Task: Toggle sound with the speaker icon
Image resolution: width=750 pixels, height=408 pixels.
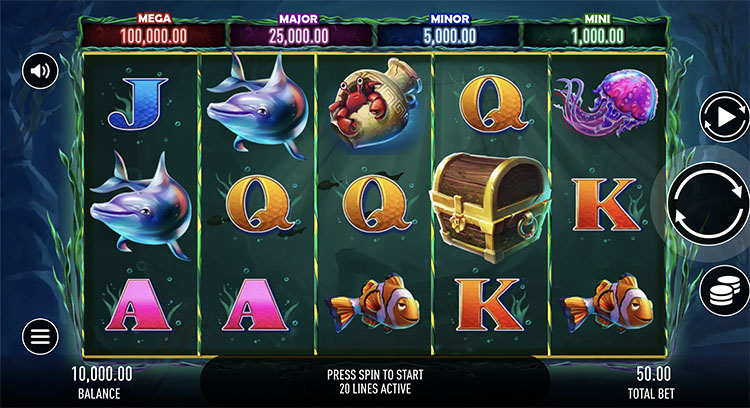Action: [x=40, y=71]
